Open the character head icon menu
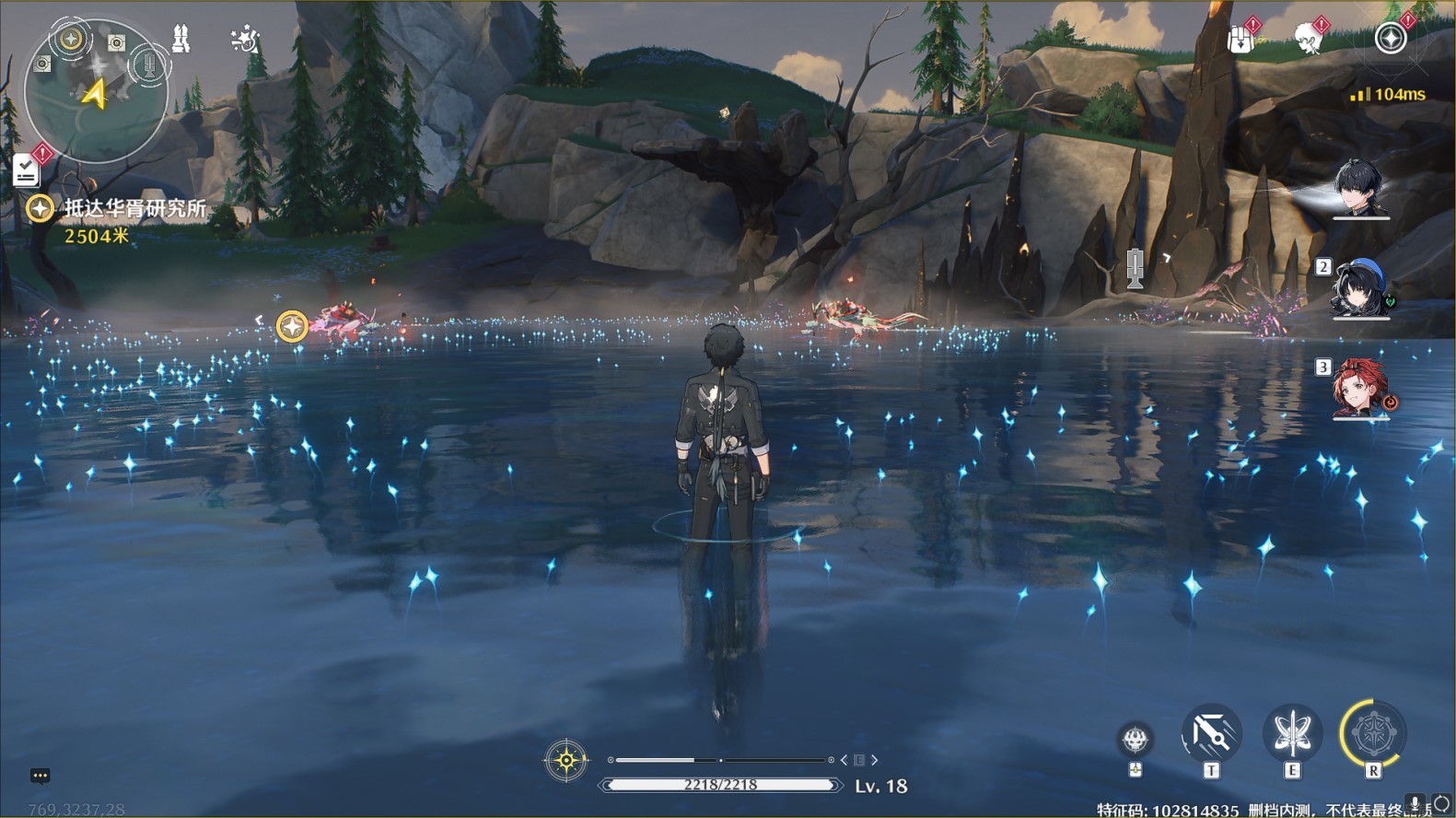The width and height of the screenshot is (1456, 818). coord(1307,39)
